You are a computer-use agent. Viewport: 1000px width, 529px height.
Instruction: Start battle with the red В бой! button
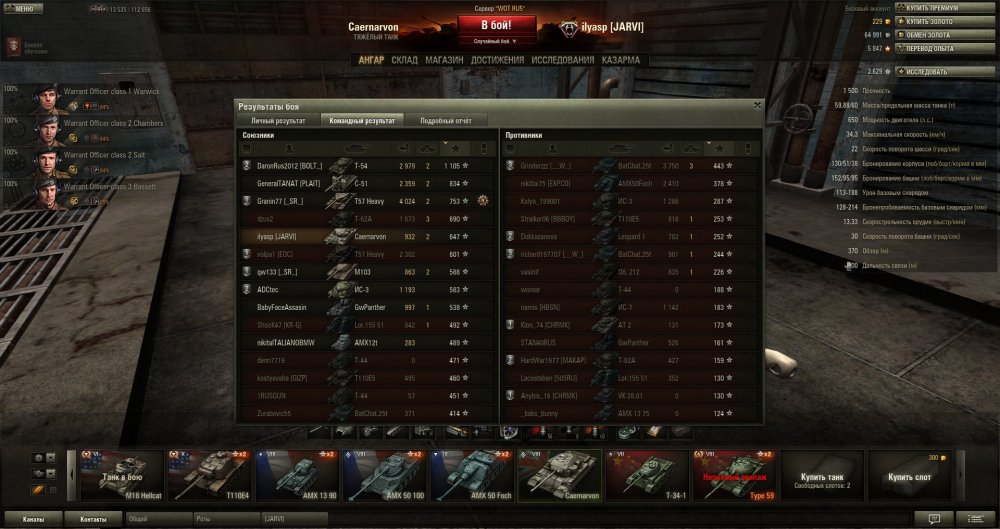[499, 25]
